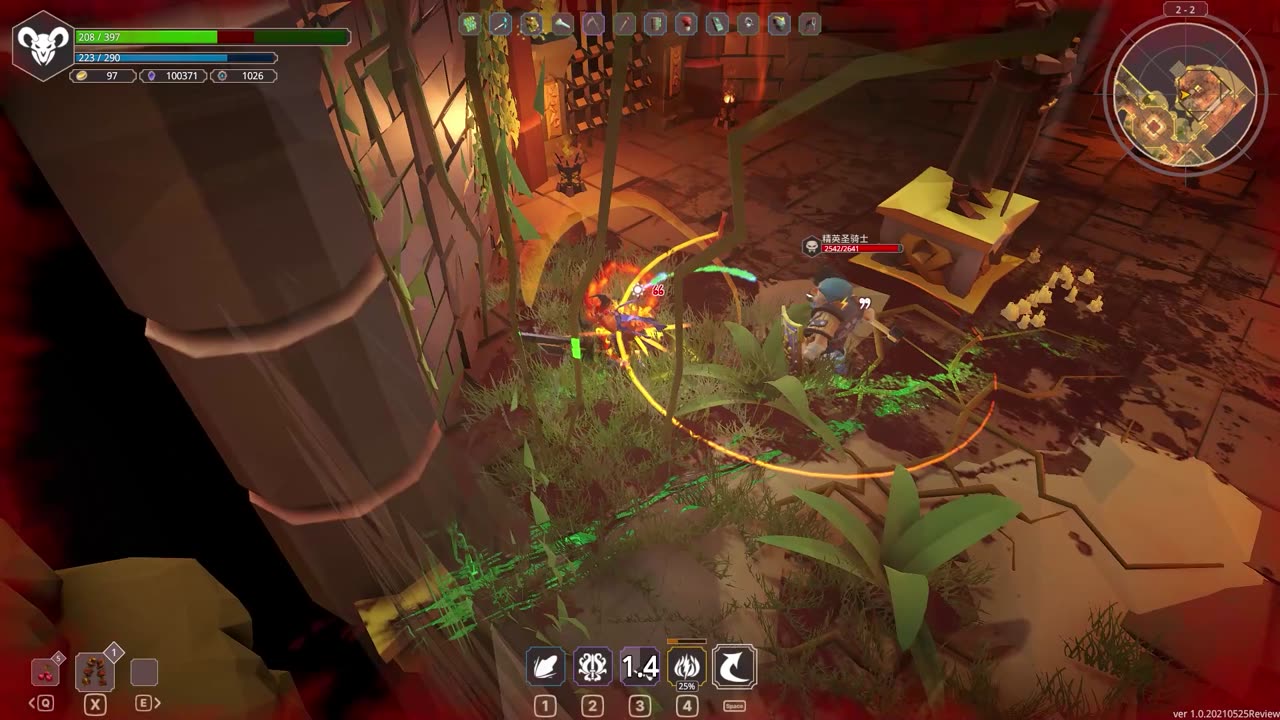
Task: Click the skill on 1.4 cooldown
Action: tap(640, 667)
